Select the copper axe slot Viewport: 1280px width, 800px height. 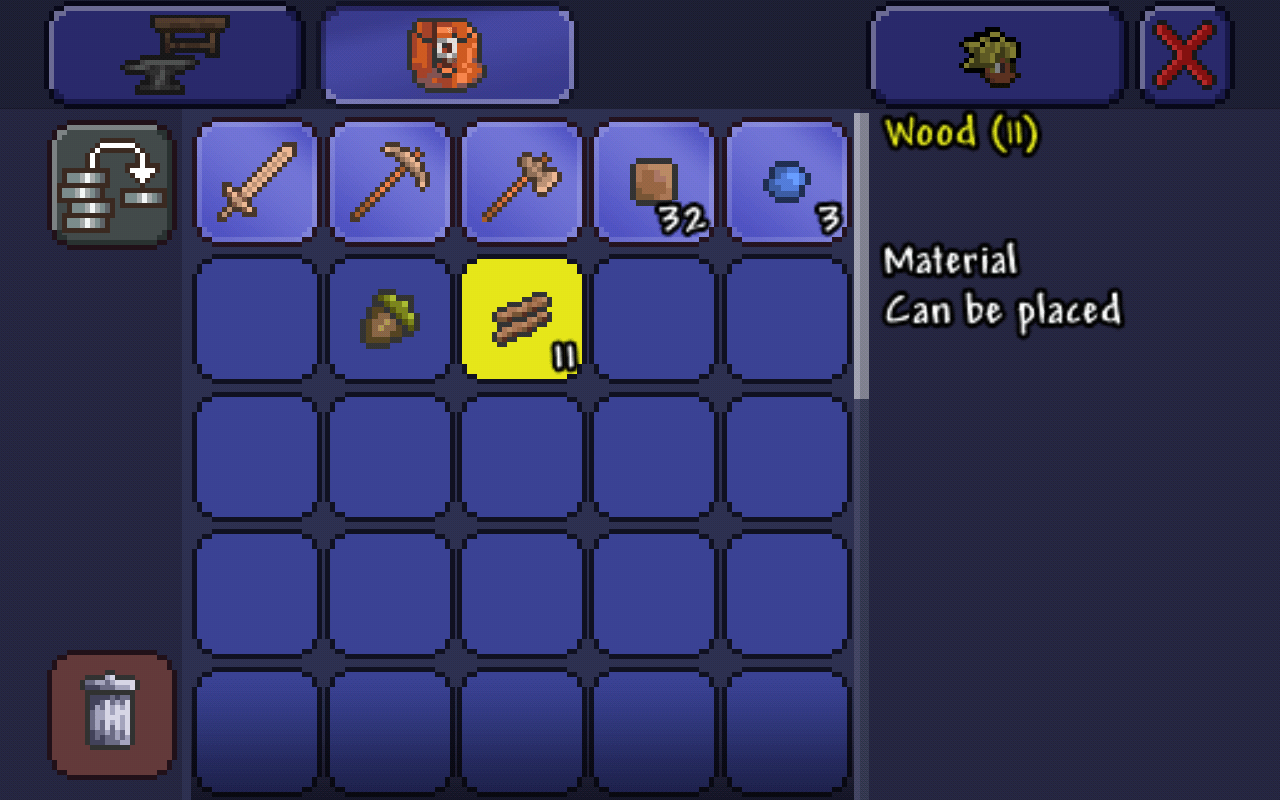coord(522,183)
